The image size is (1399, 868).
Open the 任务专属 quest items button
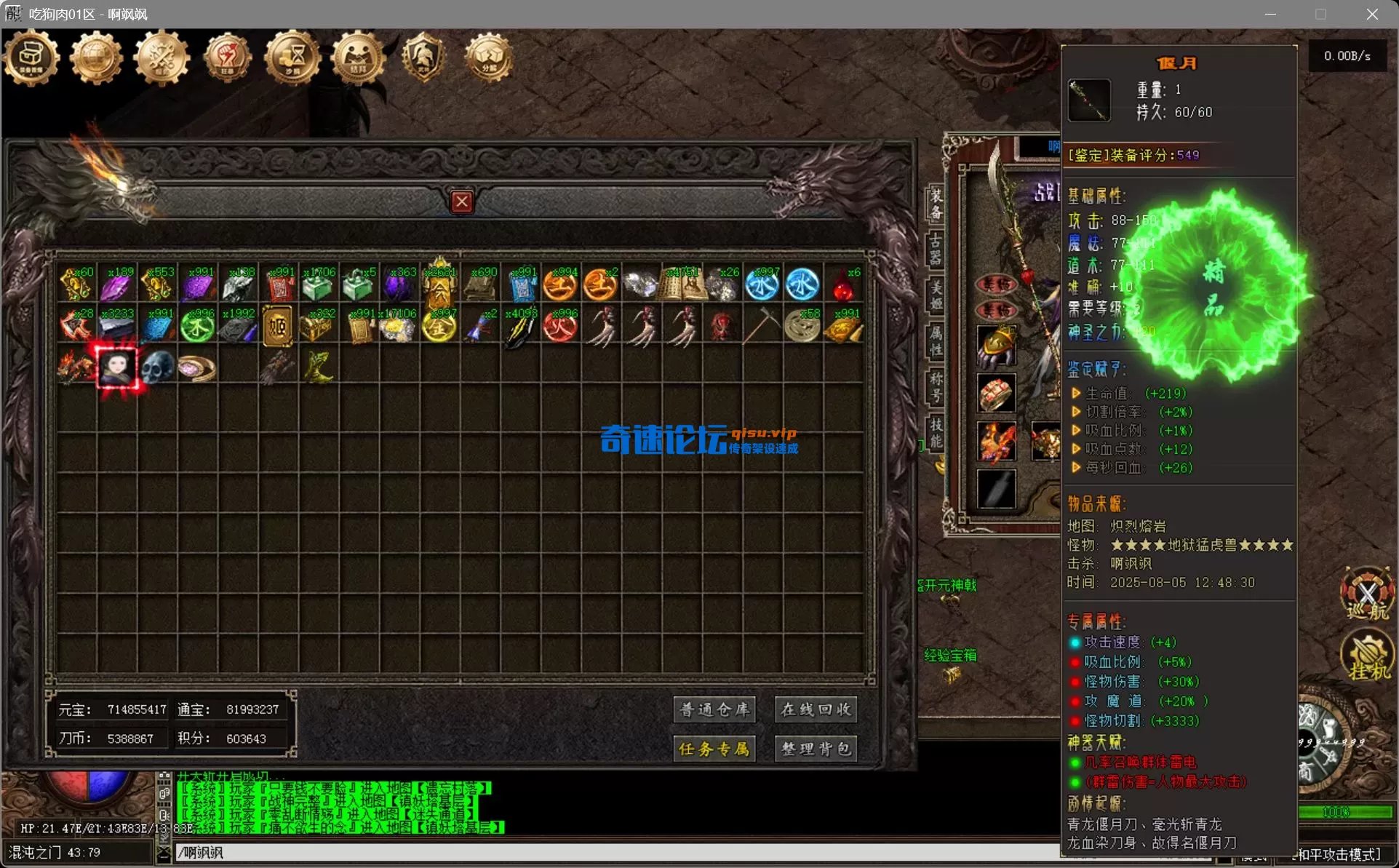pyautogui.click(x=714, y=749)
